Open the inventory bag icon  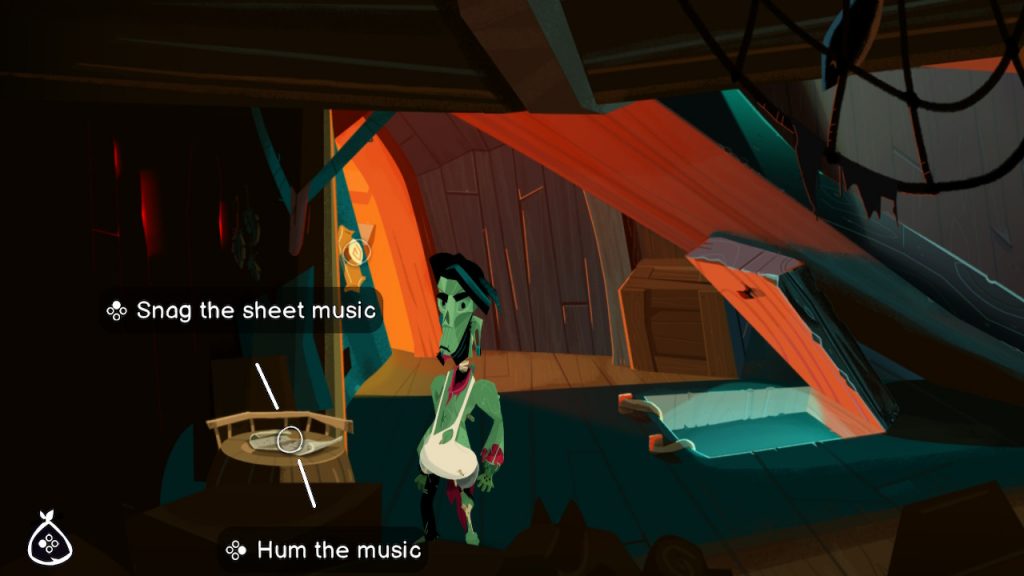pos(46,539)
